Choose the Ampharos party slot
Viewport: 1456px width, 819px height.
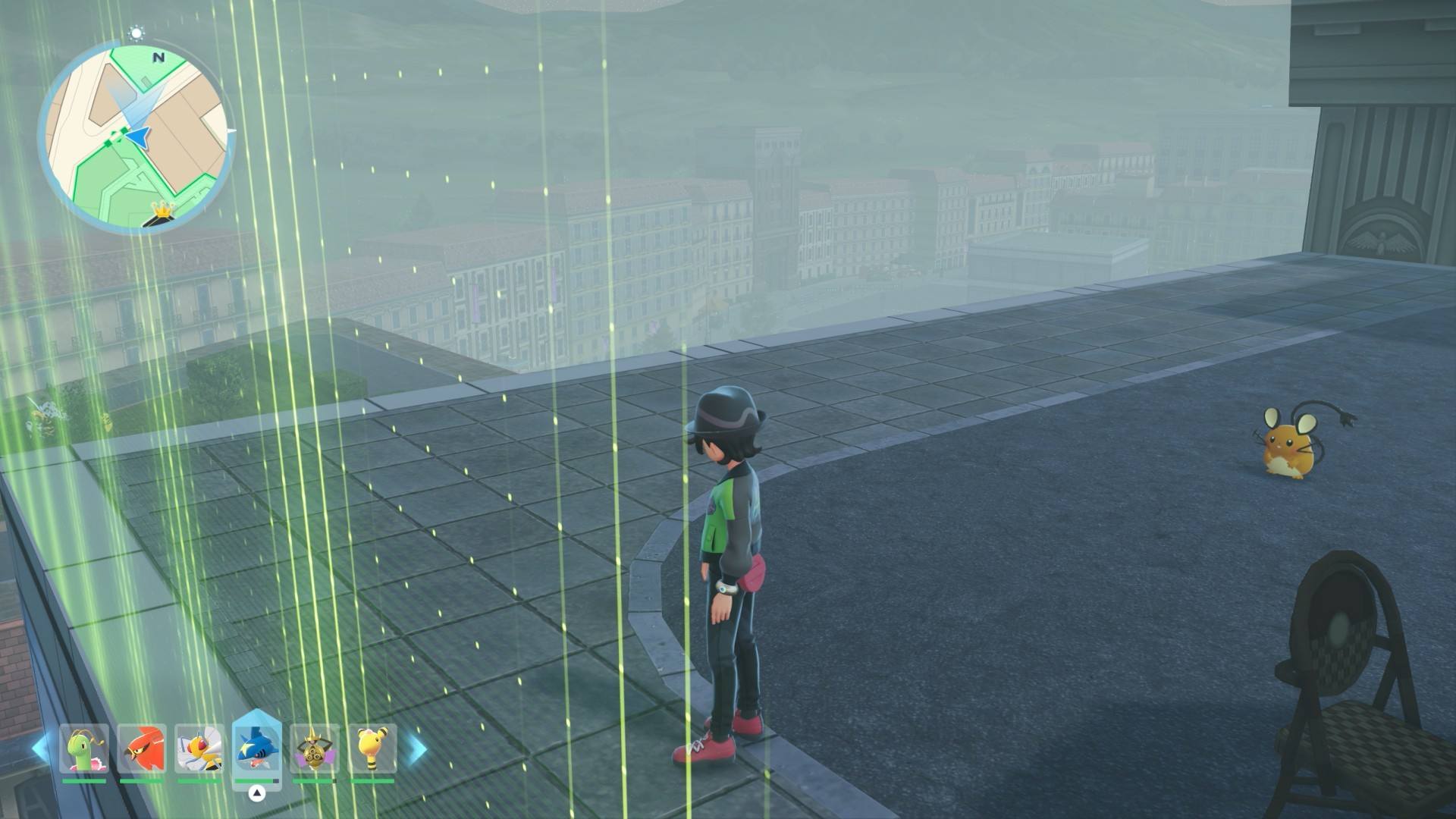372,748
